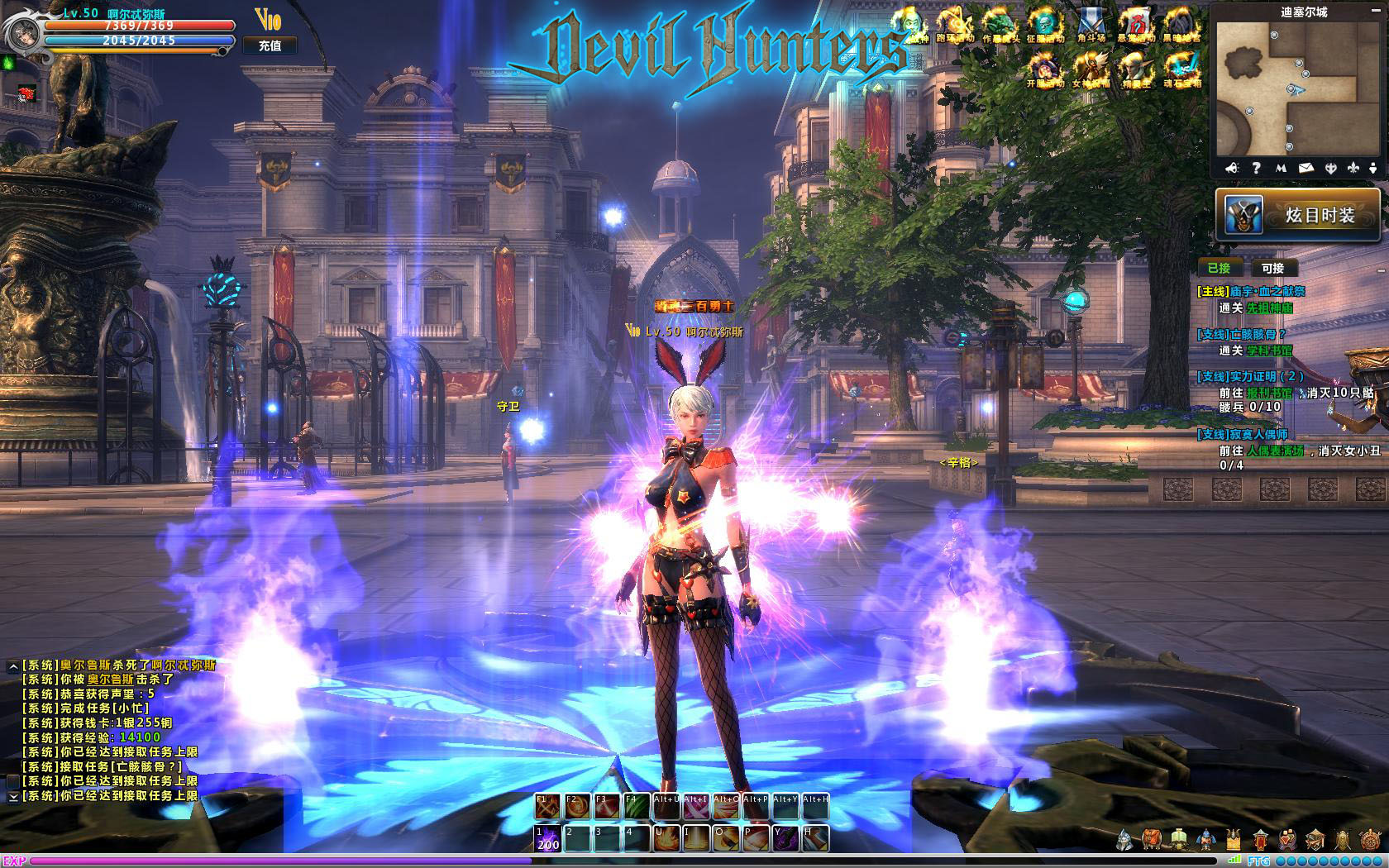1389x868 pixels.
Task: Open the mail envelope below the minimap
Action: 1305,168
